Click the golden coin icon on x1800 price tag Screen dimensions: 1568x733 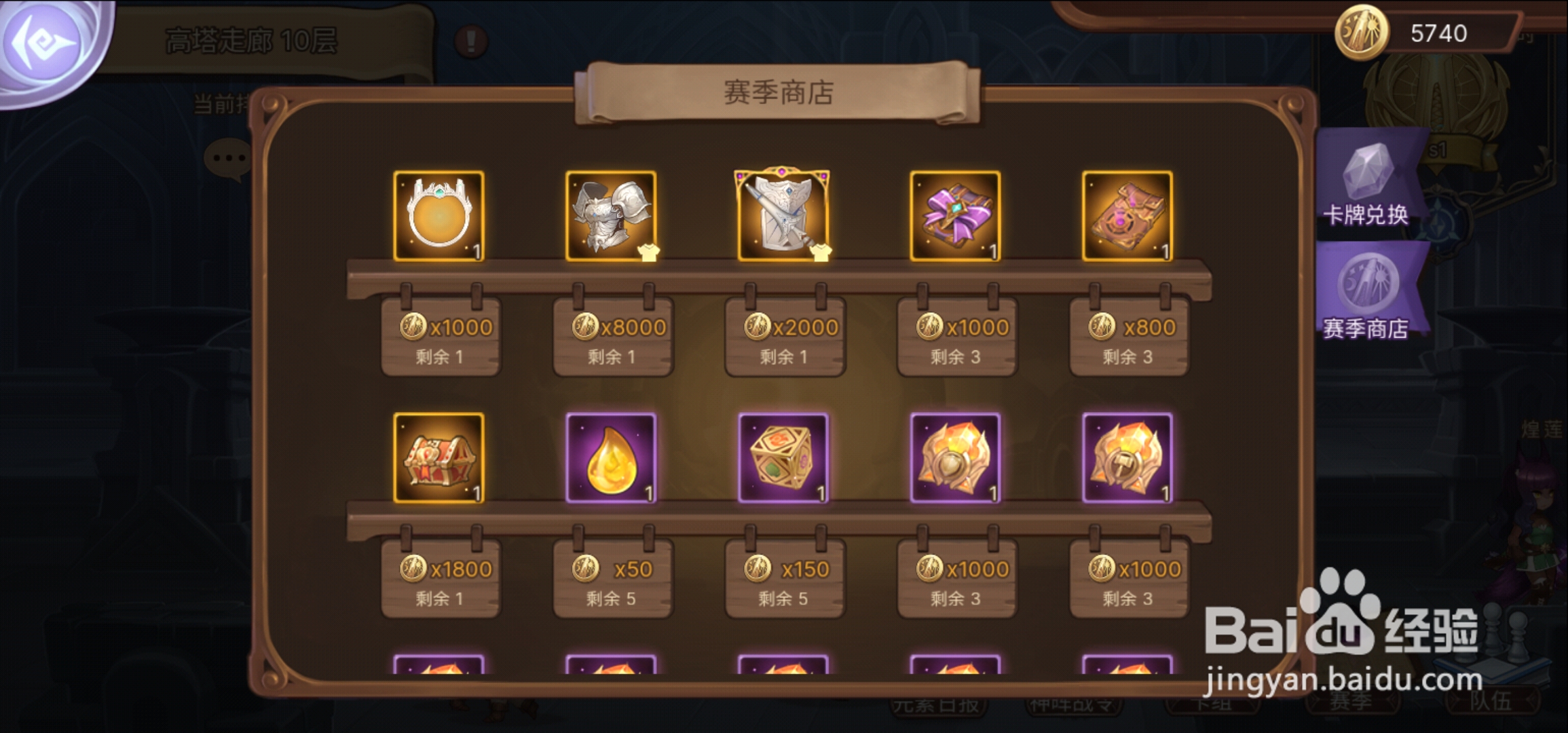(412, 567)
